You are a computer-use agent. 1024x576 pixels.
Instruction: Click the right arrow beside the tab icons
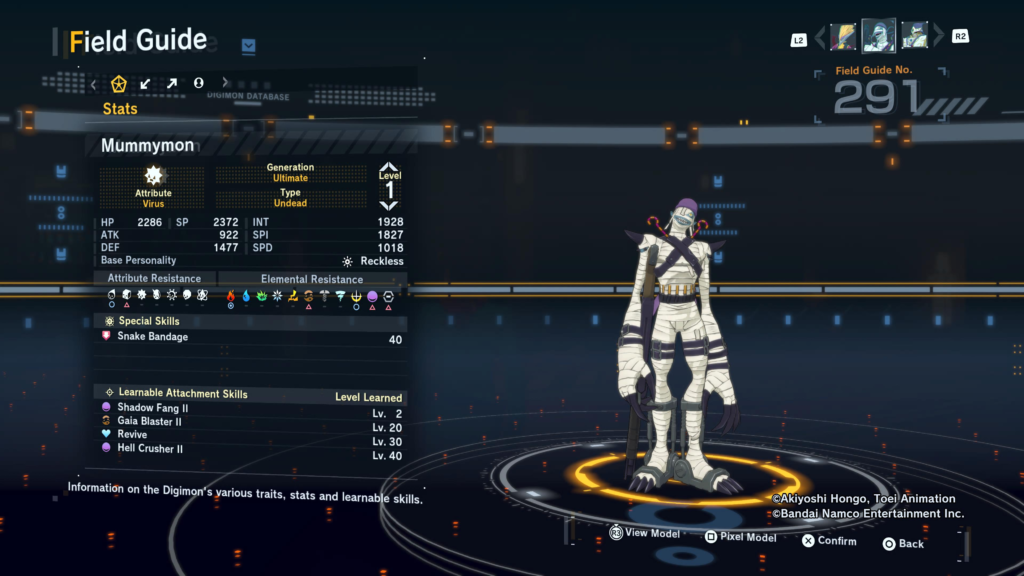pyautogui.click(x=225, y=84)
